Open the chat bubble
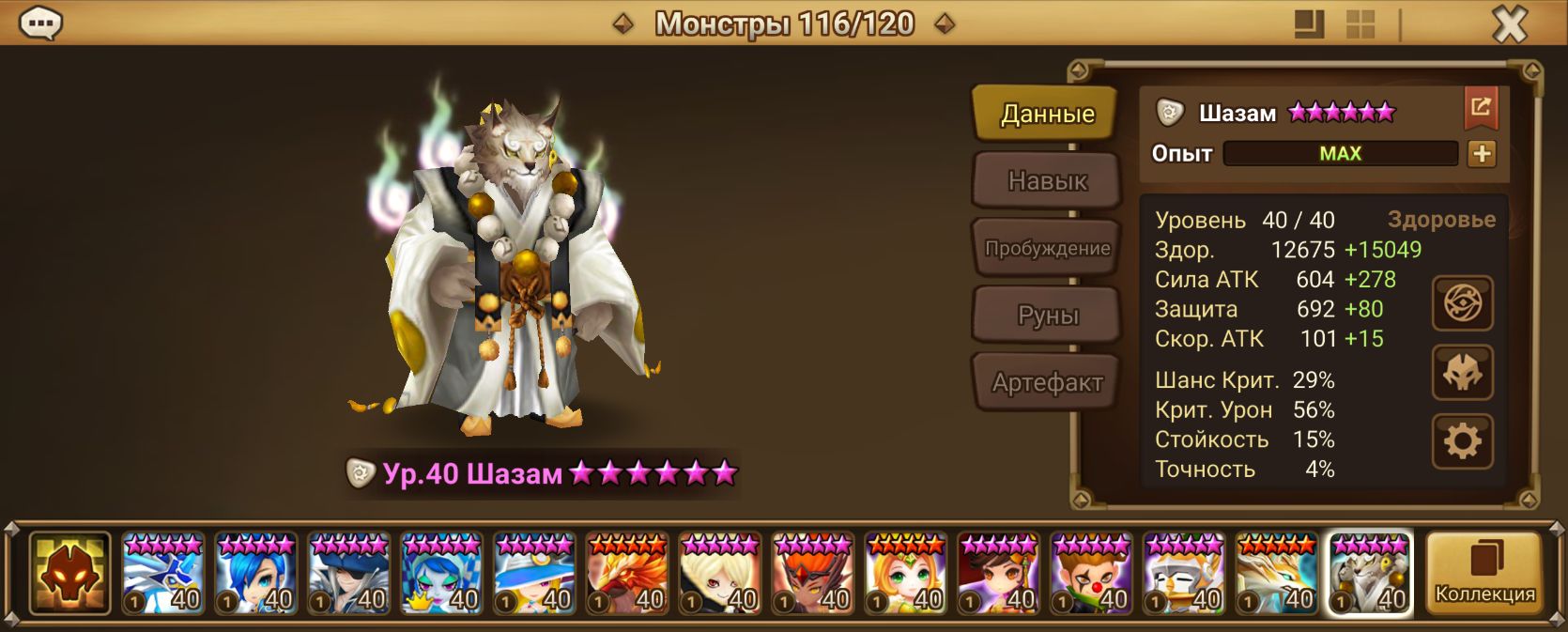Screen dimensions: 1568x632 coord(40,23)
